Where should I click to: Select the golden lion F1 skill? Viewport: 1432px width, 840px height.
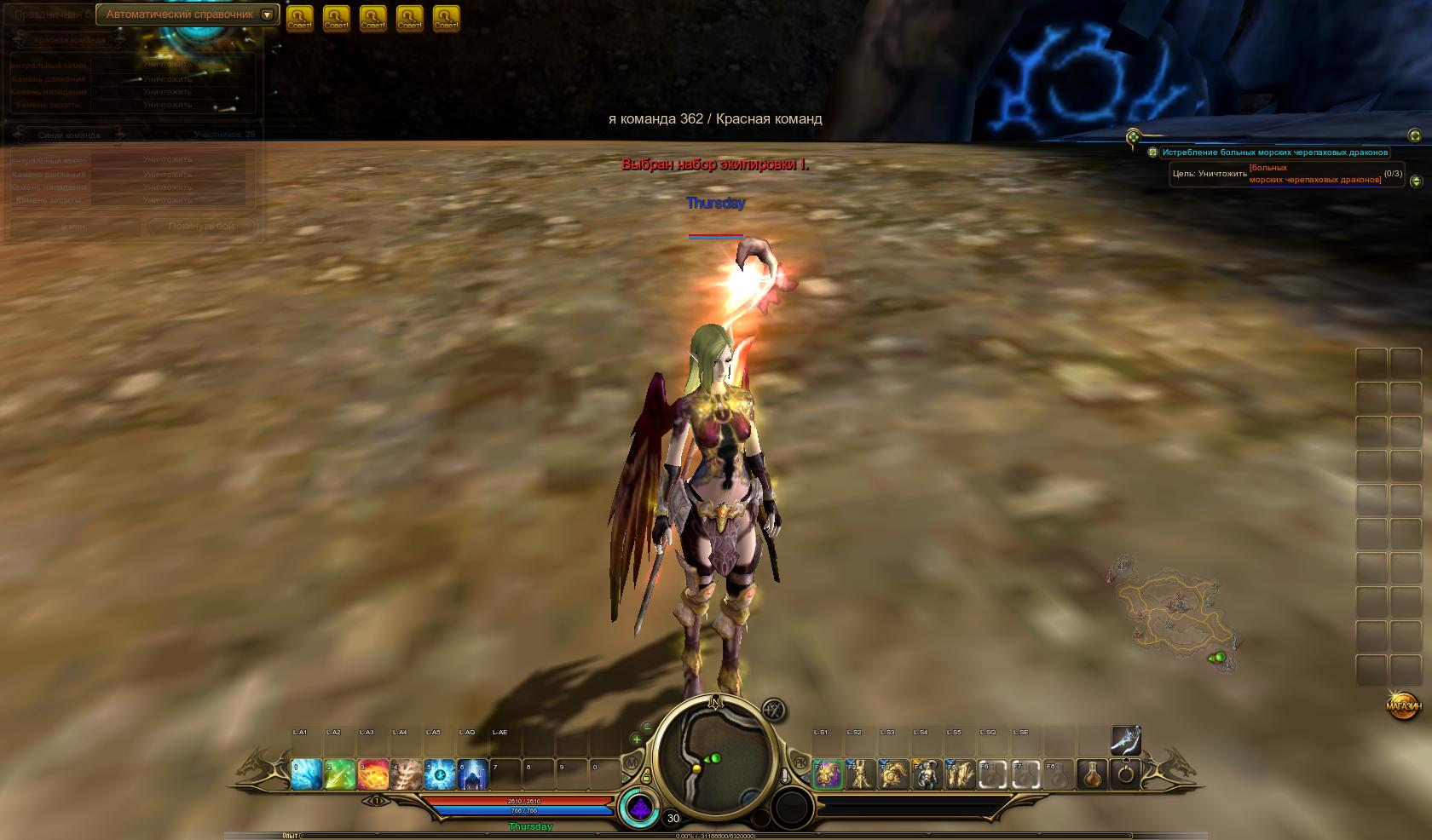pyautogui.click(x=827, y=774)
